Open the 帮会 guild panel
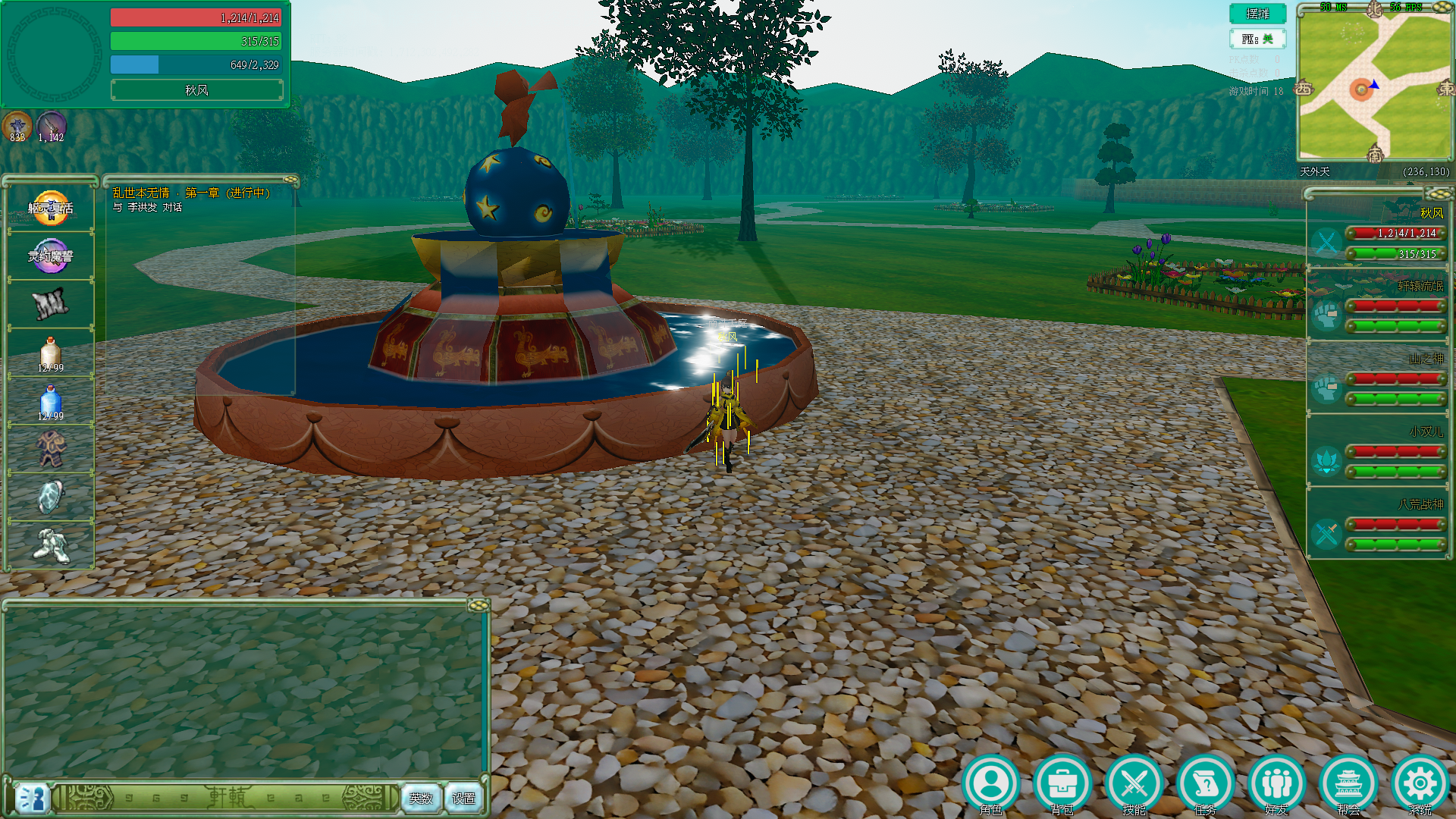The width and height of the screenshot is (1456, 819). 1348,784
